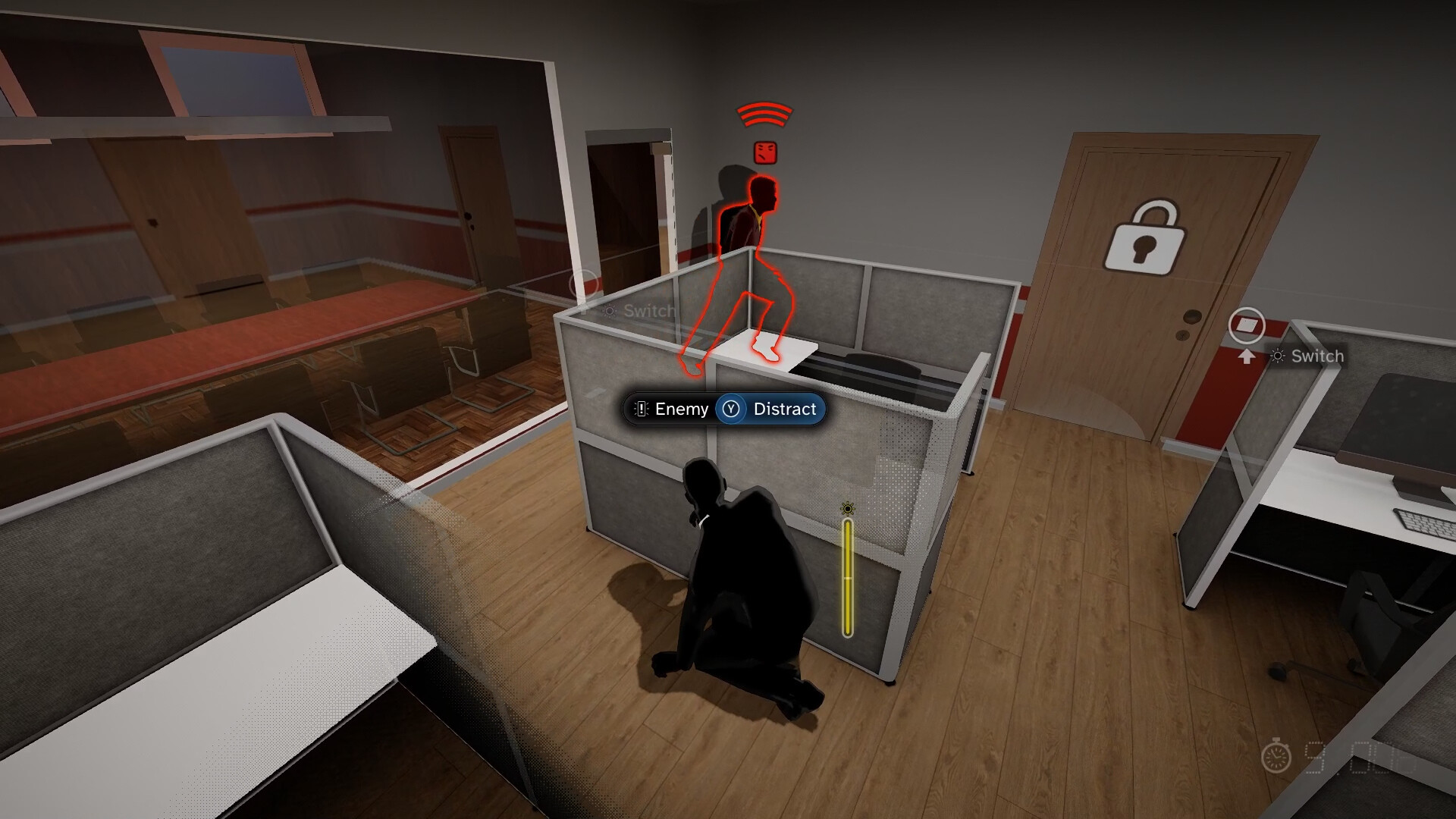Click the sun icon beside the left Switch label
The width and height of the screenshot is (1456, 819).
610,310
